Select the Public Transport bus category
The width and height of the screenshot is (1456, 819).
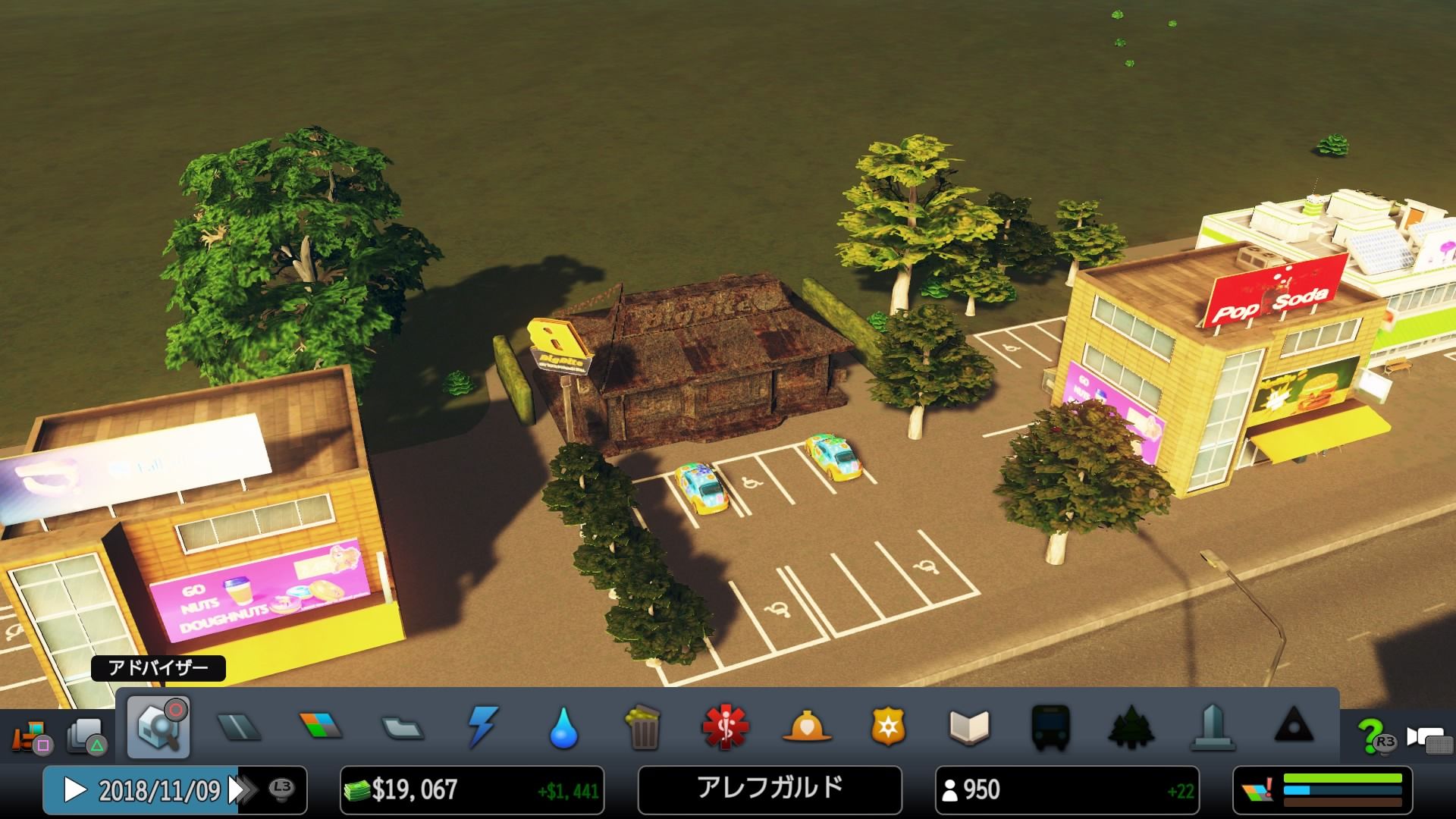pos(1050,727)
